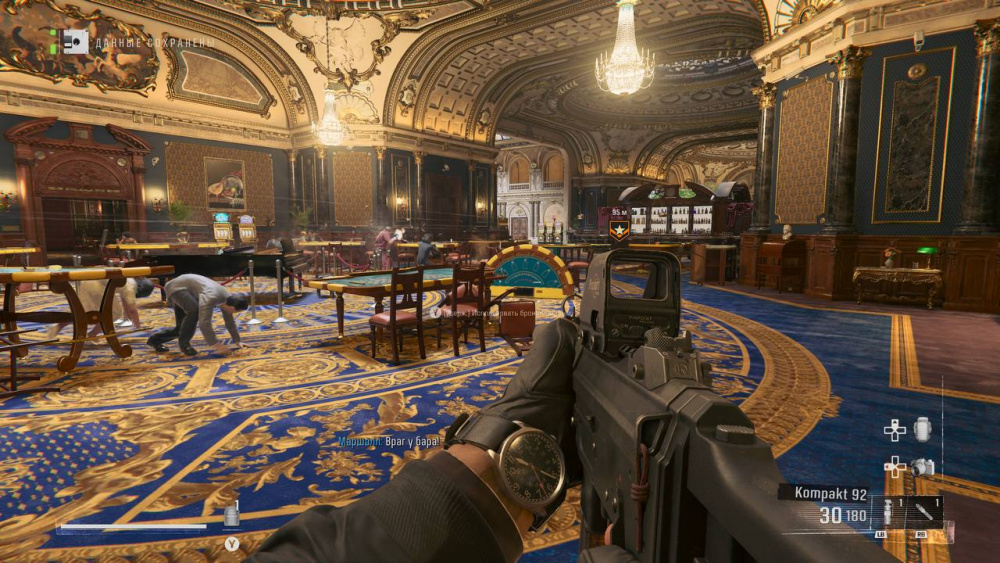This screenshot has width=1000, height=563.
Task: Use the armor plate icon beside health bar
Action: [232, 515]
